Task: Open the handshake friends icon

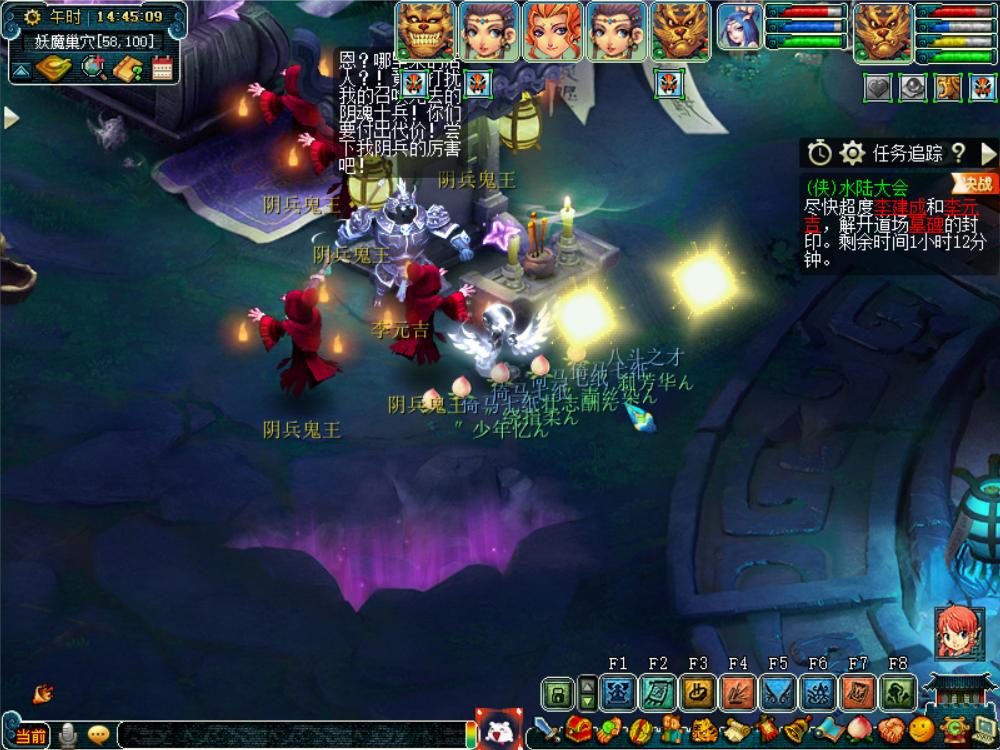Action: pos(892,729)
